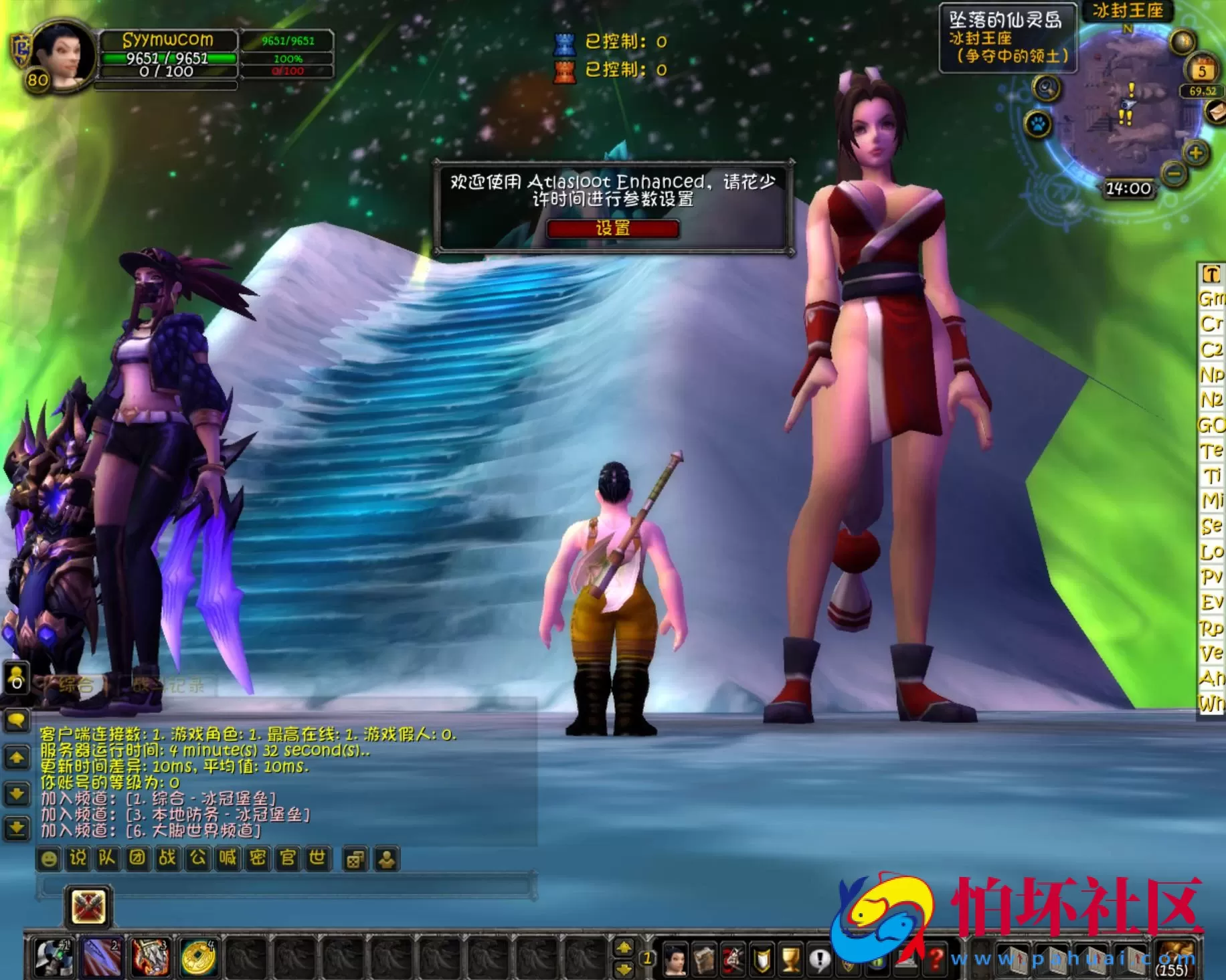Expand the minimap with the plus zoom button
This screenshot has width=1226, height=980.
coord(1196,153)
